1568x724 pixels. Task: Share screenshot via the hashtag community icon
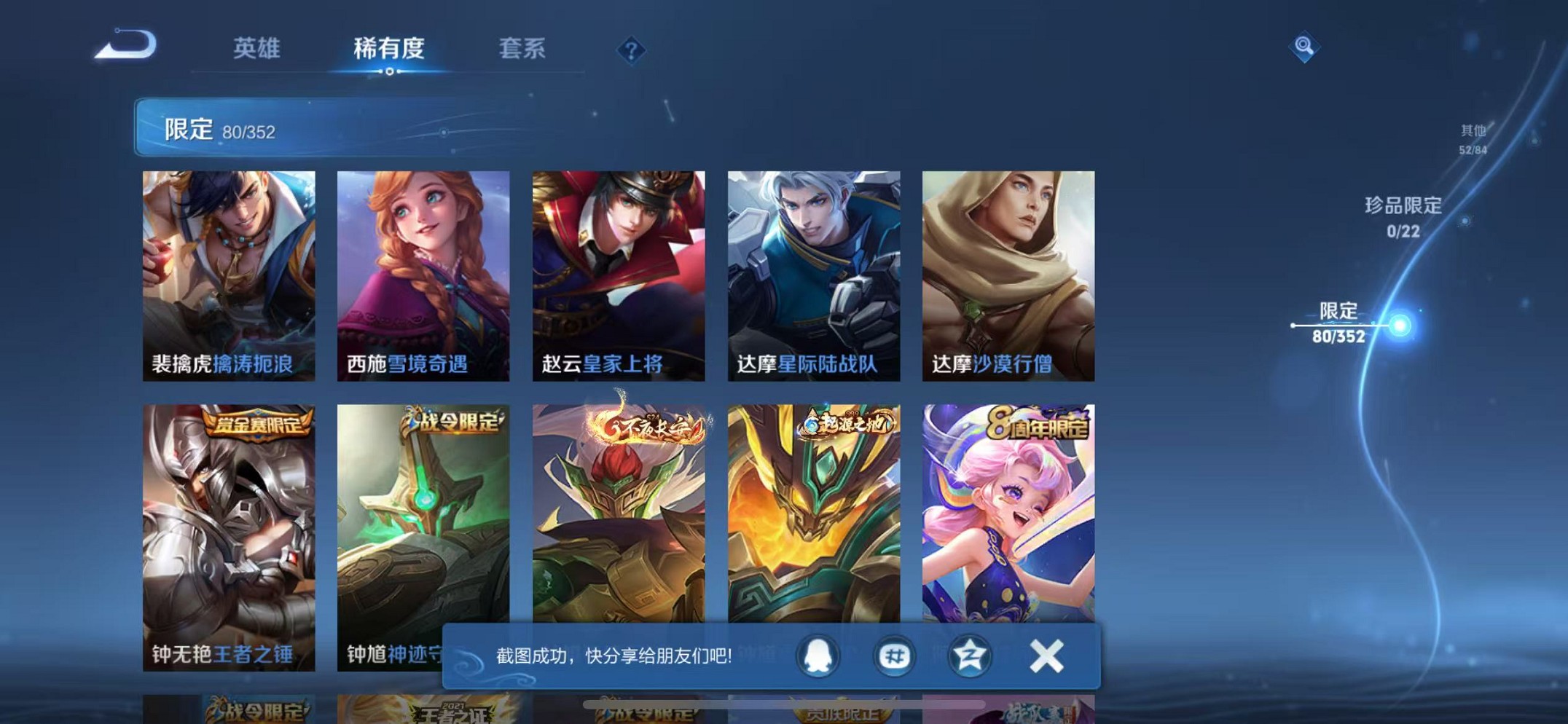coord(893,656)
